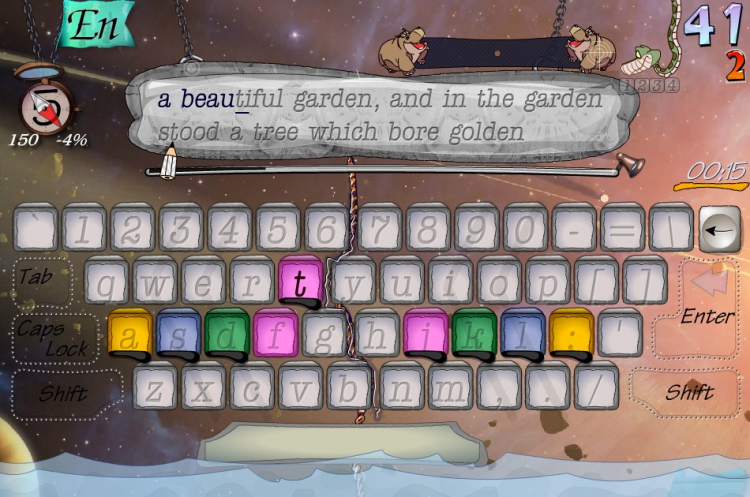The width and height of the screenshot is (750, 497).
Task: Click the M key on the keyboard
Action: tap(450, 388)
